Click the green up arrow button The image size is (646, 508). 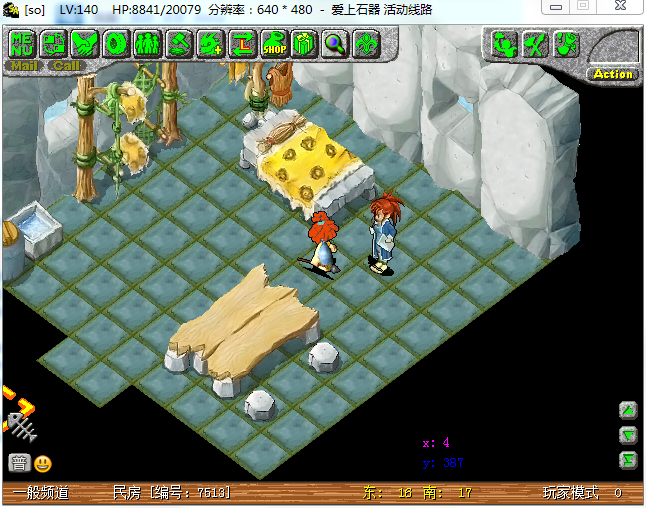628,410
